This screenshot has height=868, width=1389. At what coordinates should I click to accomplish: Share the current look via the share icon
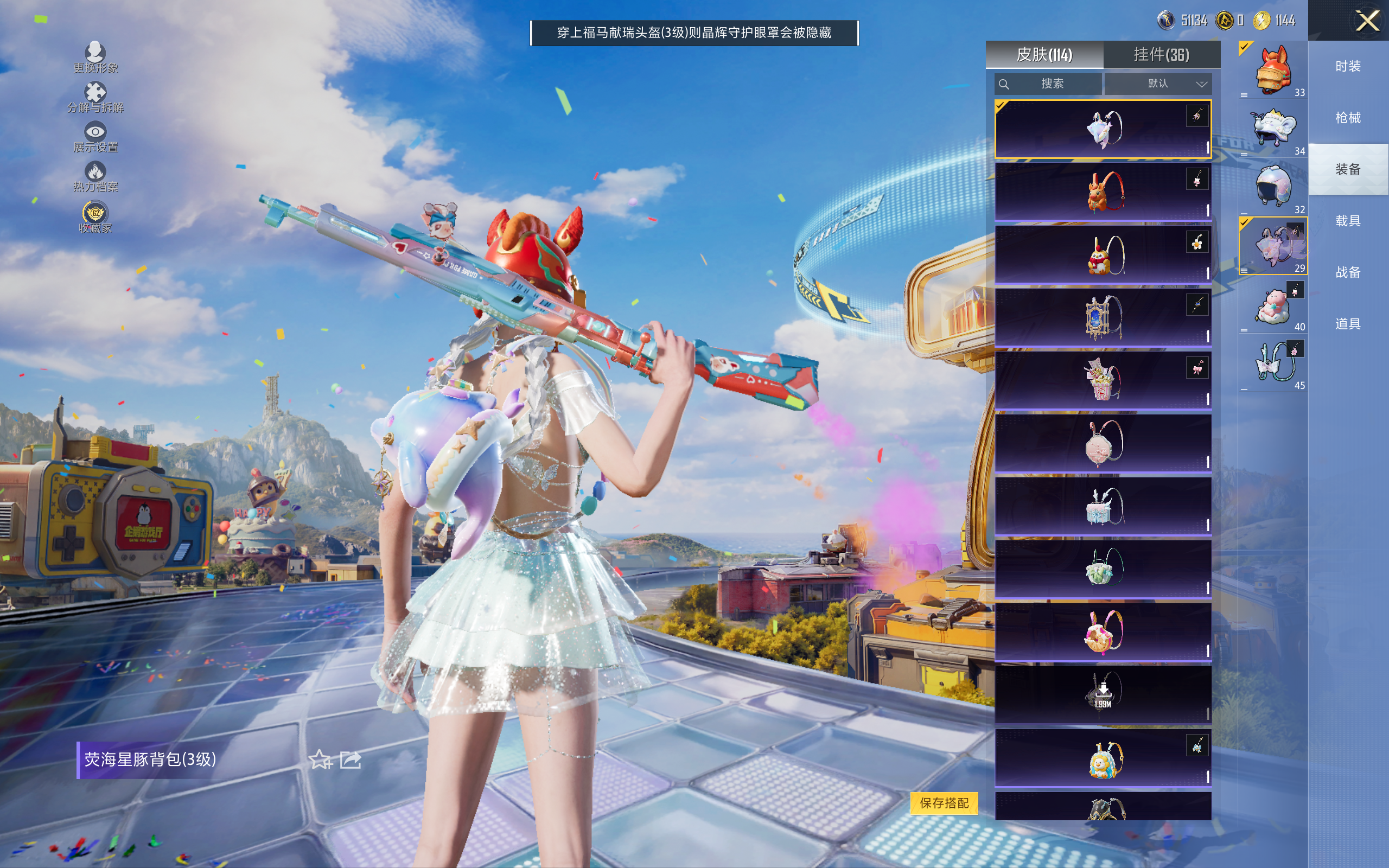click(x=351, y=759)
